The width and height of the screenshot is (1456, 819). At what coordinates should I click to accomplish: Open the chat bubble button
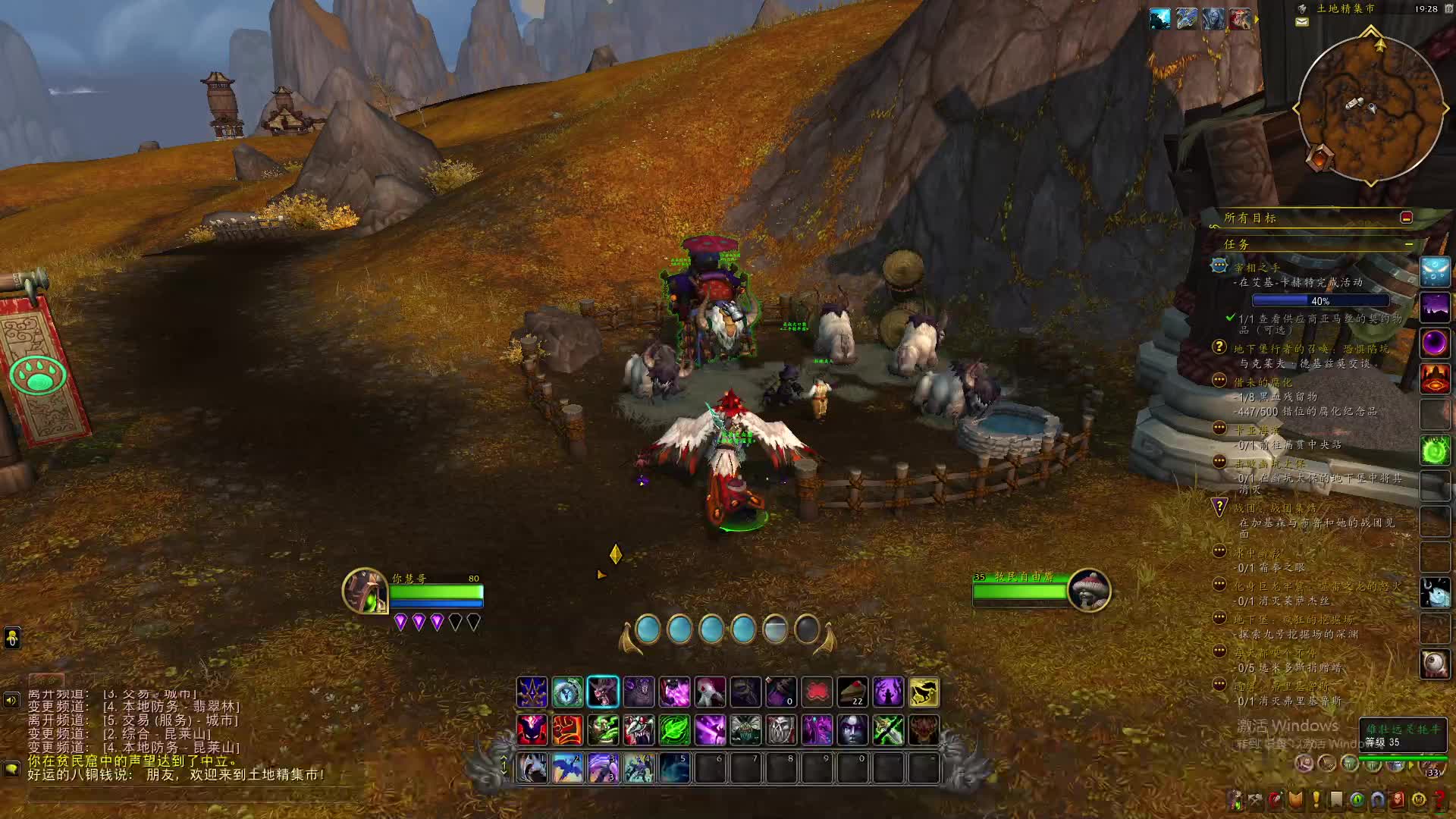coord(11,768)
